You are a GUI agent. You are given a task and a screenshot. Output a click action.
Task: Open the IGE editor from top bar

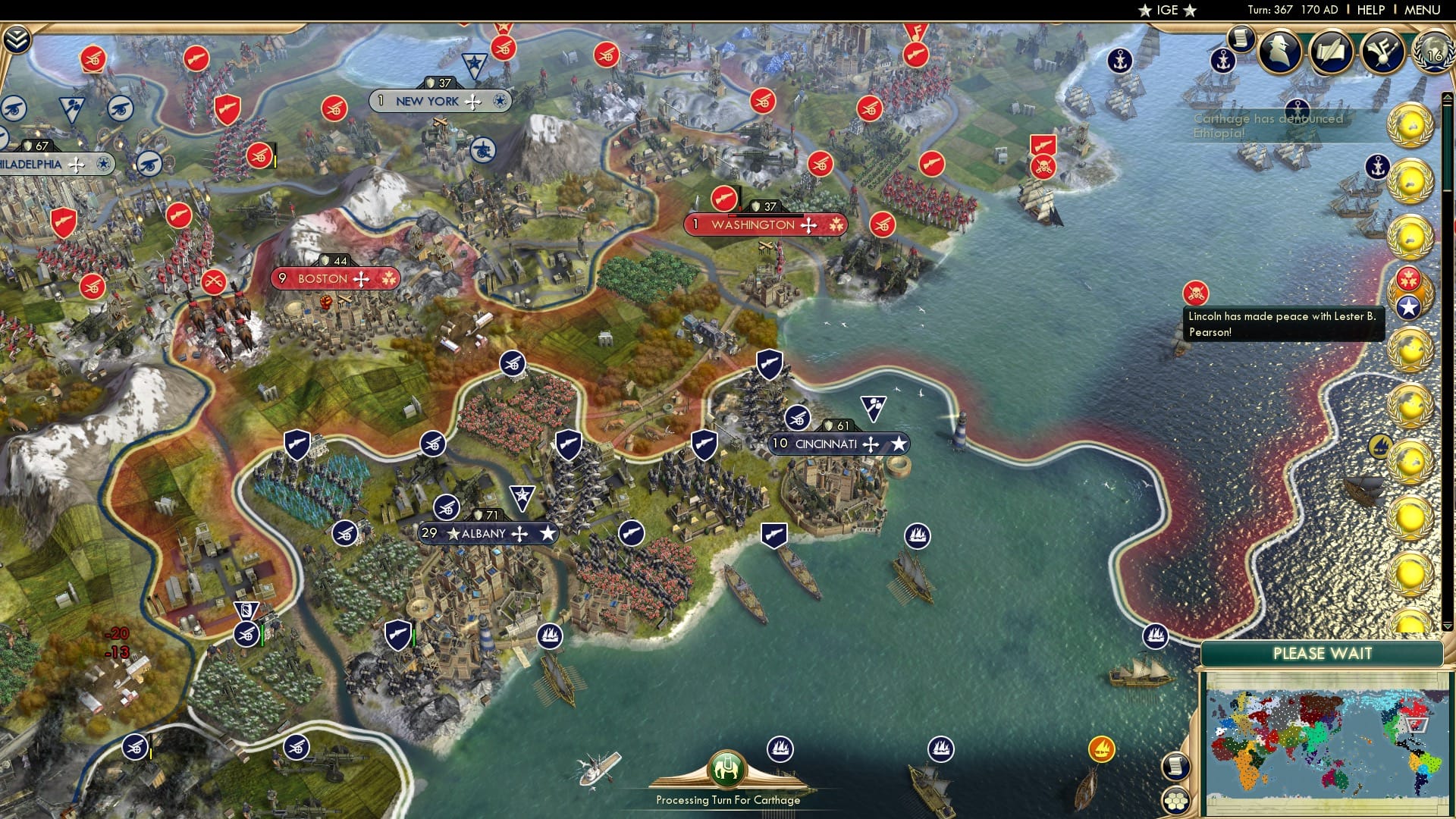[1166, 11]
